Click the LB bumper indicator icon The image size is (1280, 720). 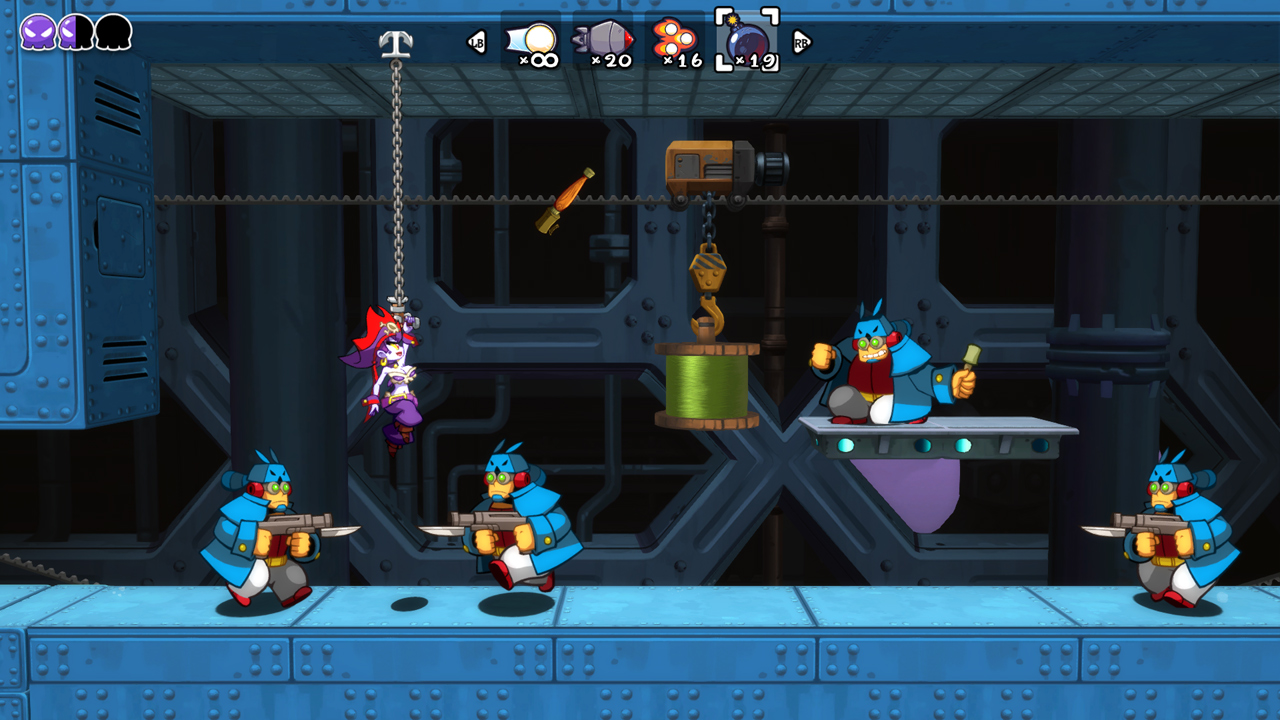click(x=479, y=42)
